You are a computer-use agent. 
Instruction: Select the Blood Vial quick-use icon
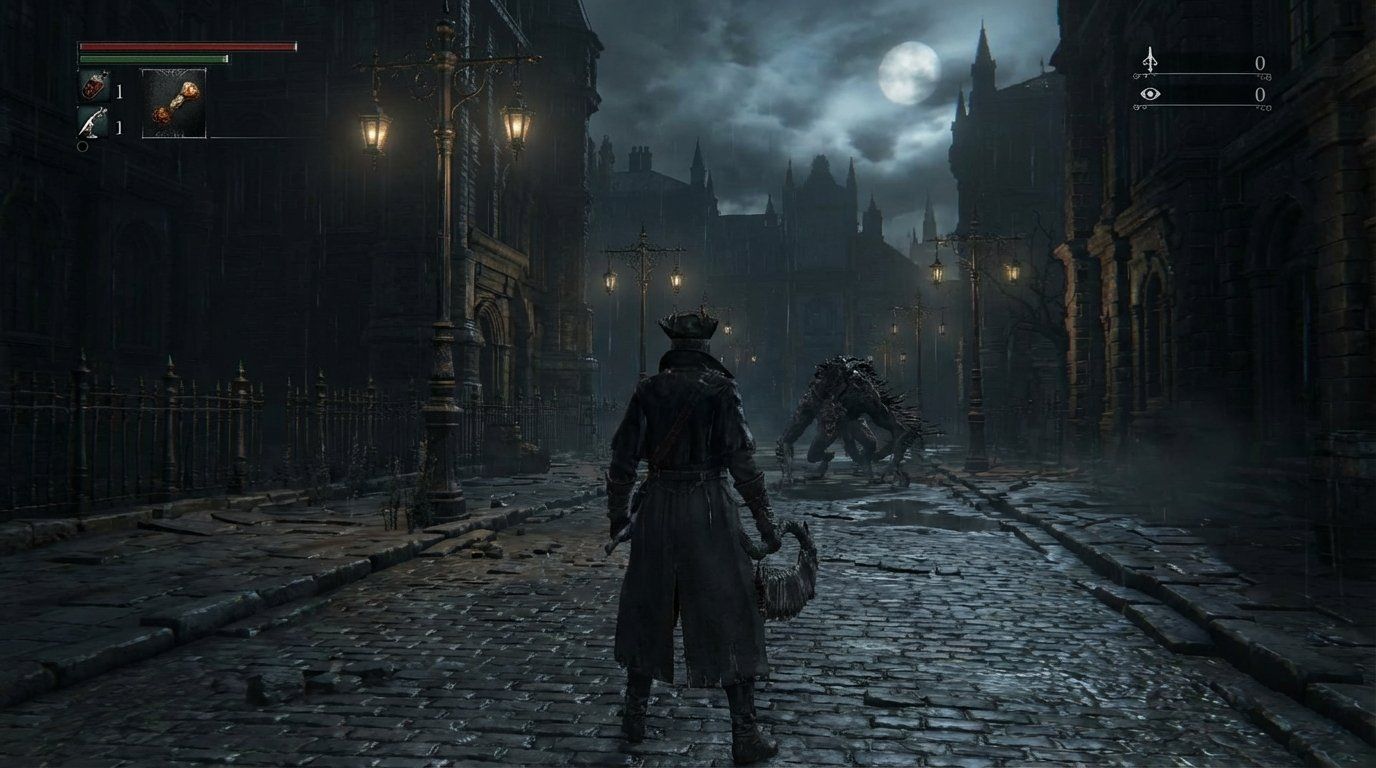pyautogui.click(x=92, y=88)
